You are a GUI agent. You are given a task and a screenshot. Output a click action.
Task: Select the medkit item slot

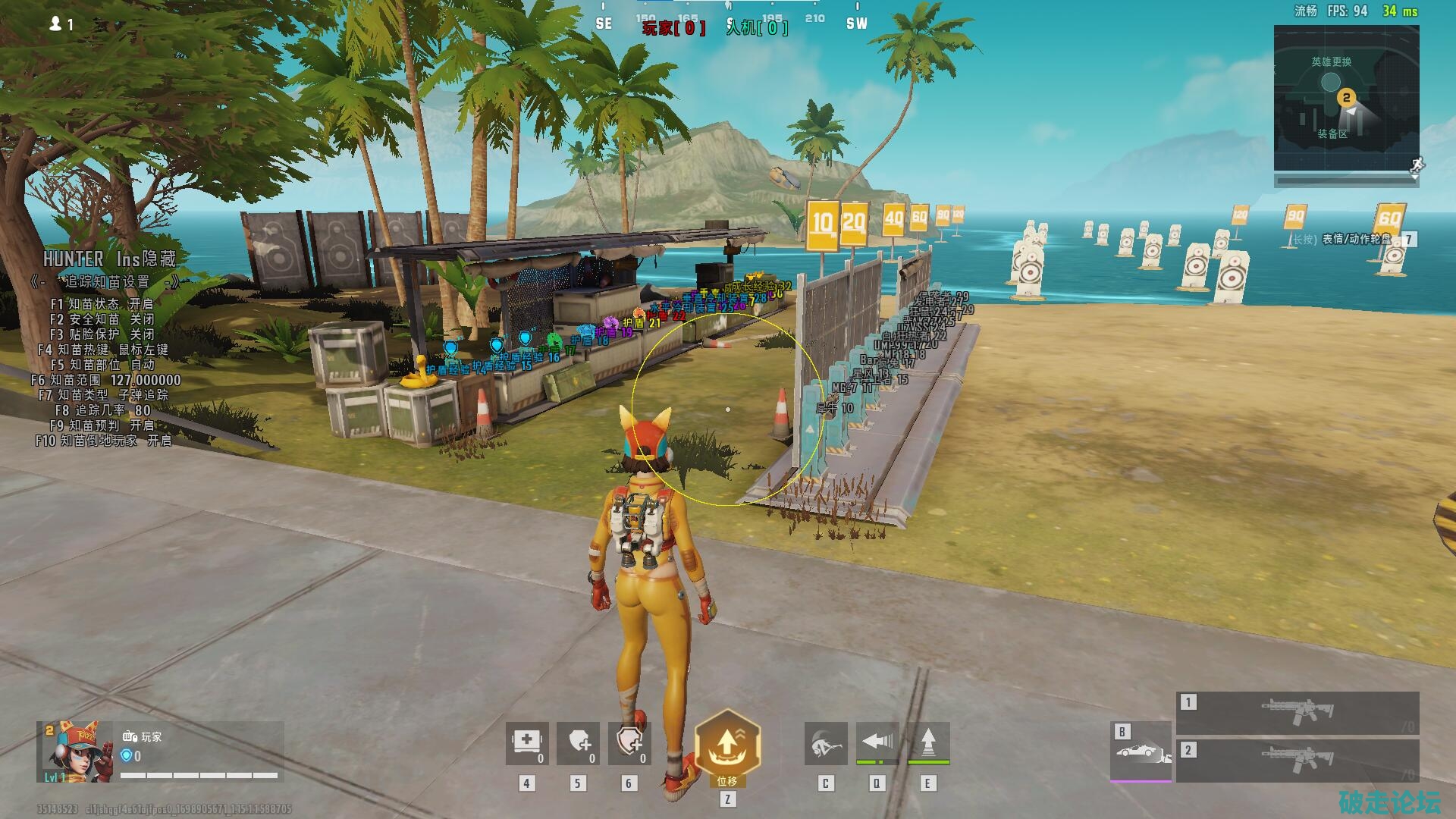pyautogui.click(x=527, y=743)
